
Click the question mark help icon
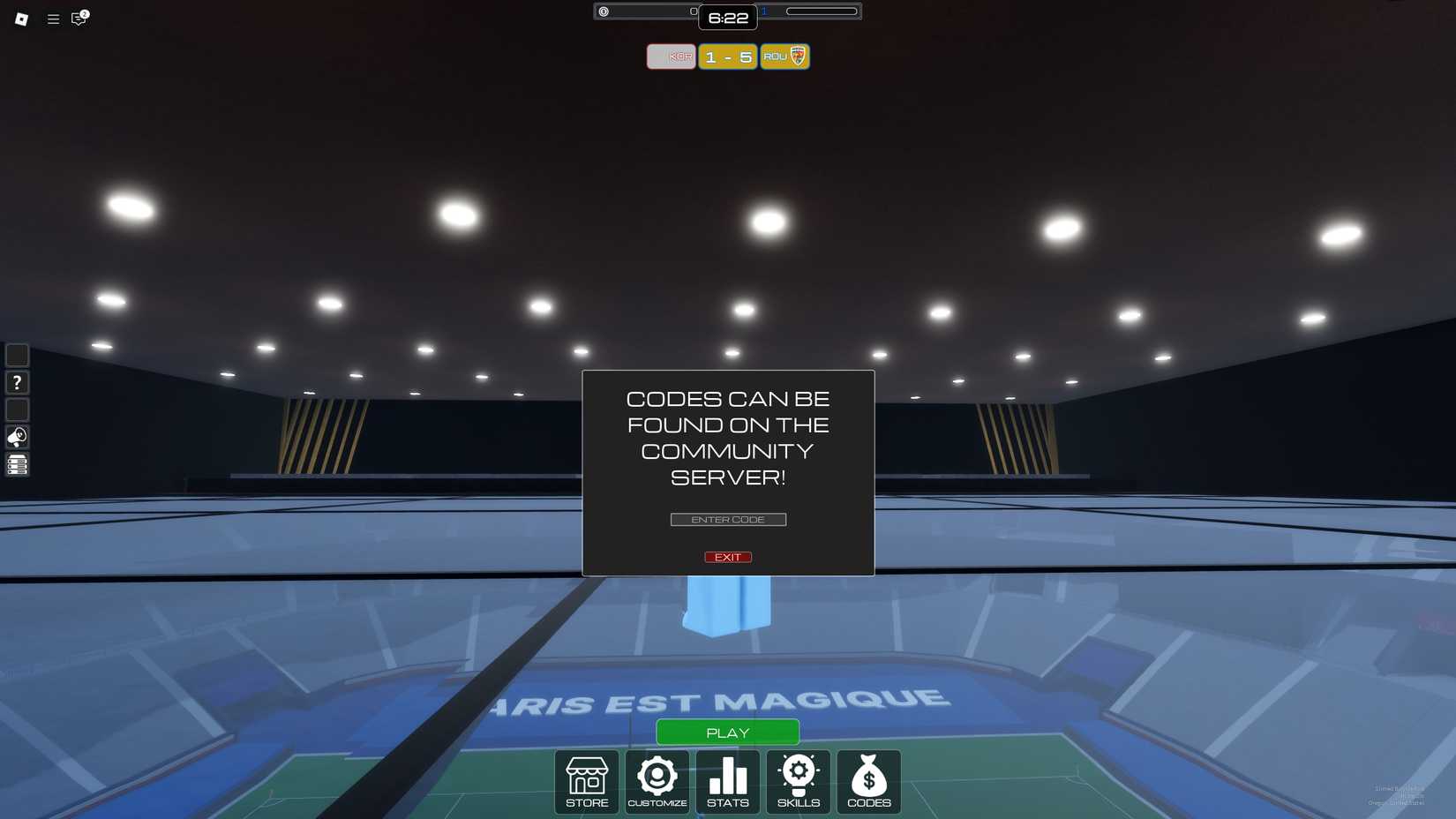pos(17,382)
